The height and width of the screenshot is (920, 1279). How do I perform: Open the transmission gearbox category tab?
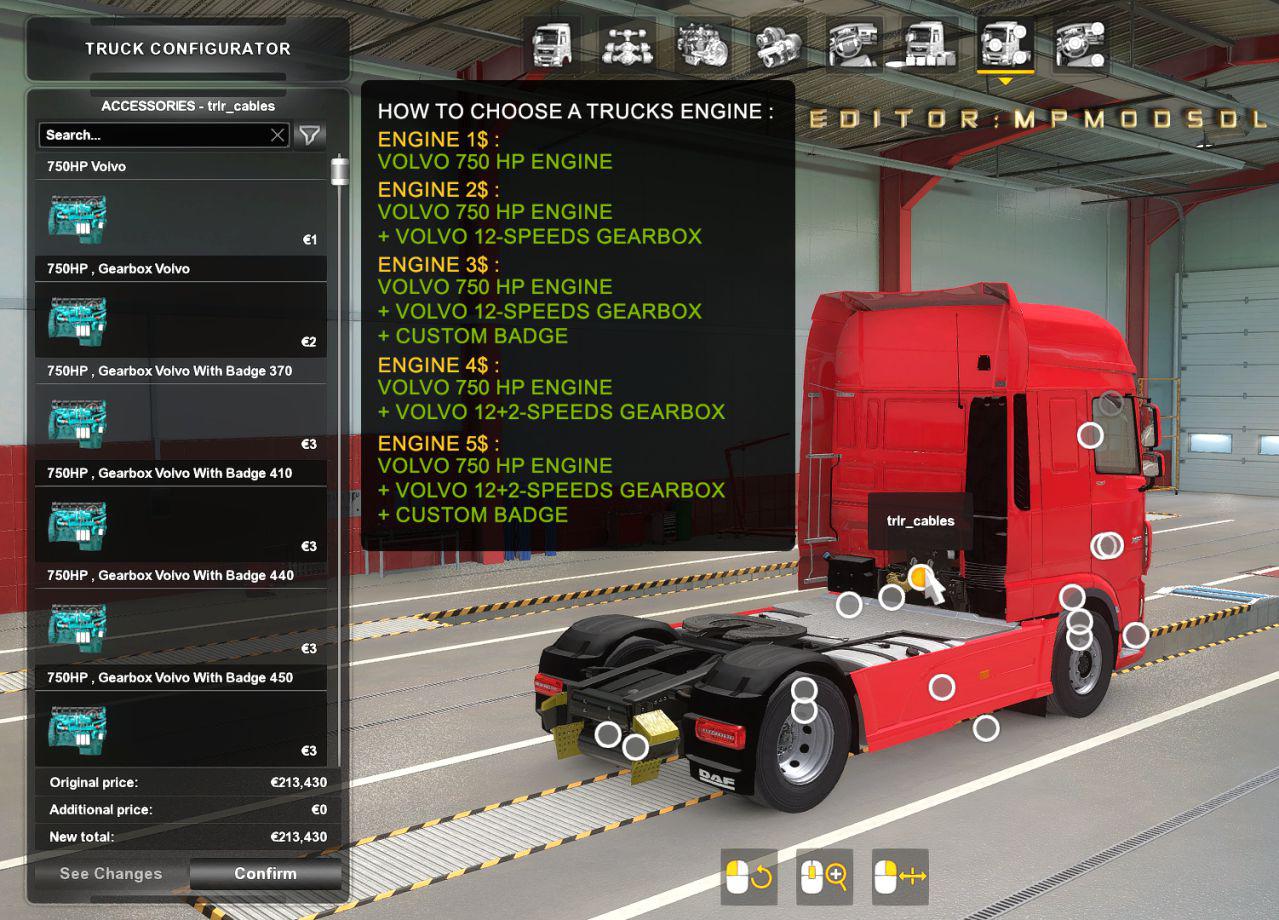click(778, 46)
